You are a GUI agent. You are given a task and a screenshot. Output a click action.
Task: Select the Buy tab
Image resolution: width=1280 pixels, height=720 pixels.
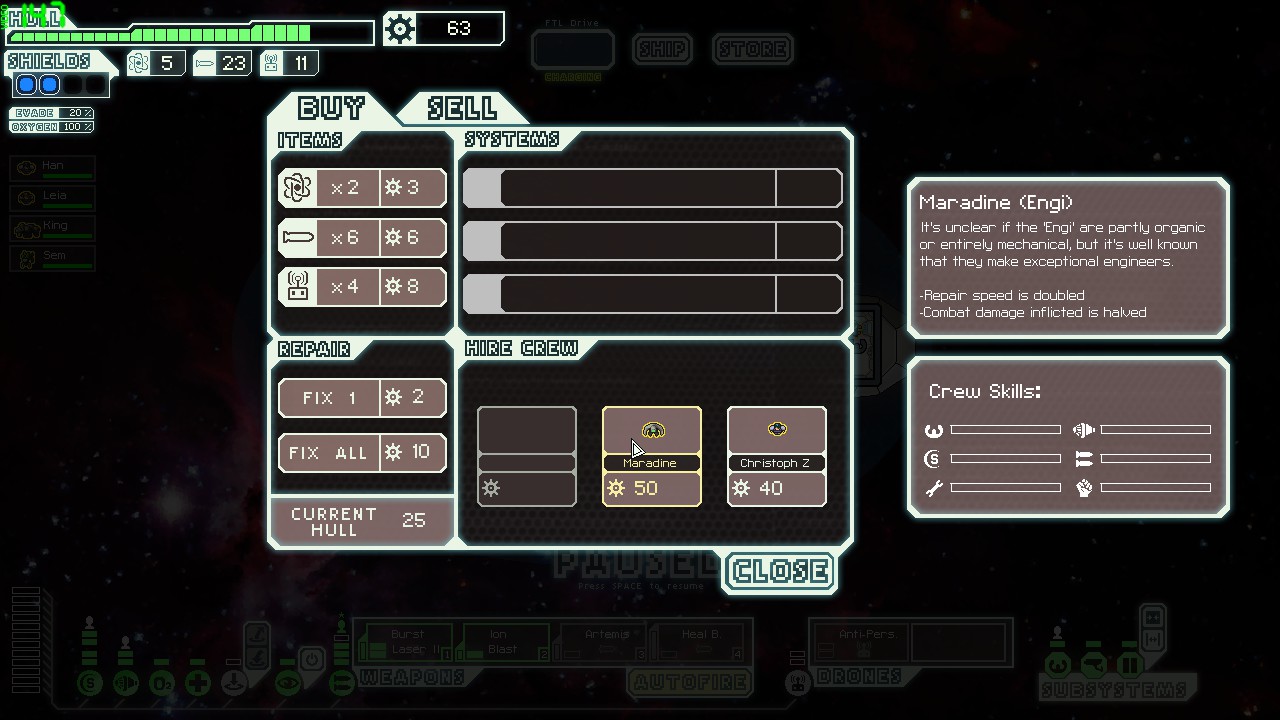pyautogui.click(x=331, y=107)
